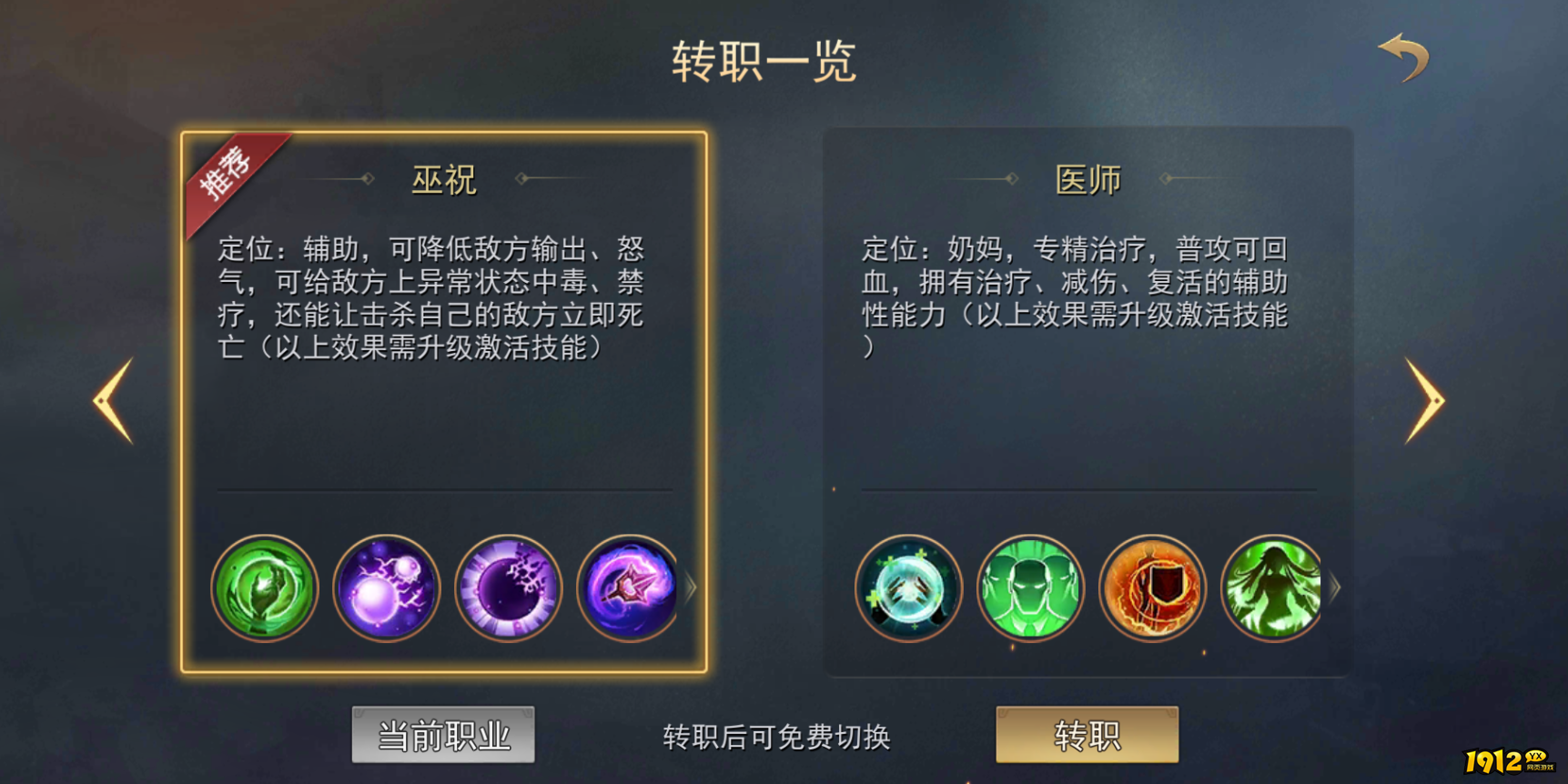
Task: Select the green spirit skill icon of 医师
Action: [1272, 588]
